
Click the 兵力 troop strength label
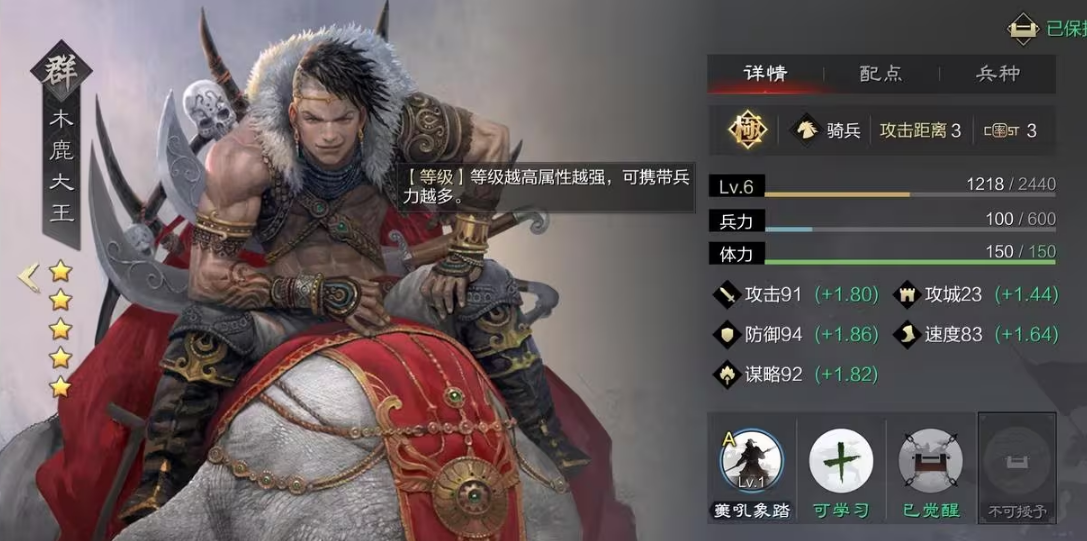pos(736,220)
